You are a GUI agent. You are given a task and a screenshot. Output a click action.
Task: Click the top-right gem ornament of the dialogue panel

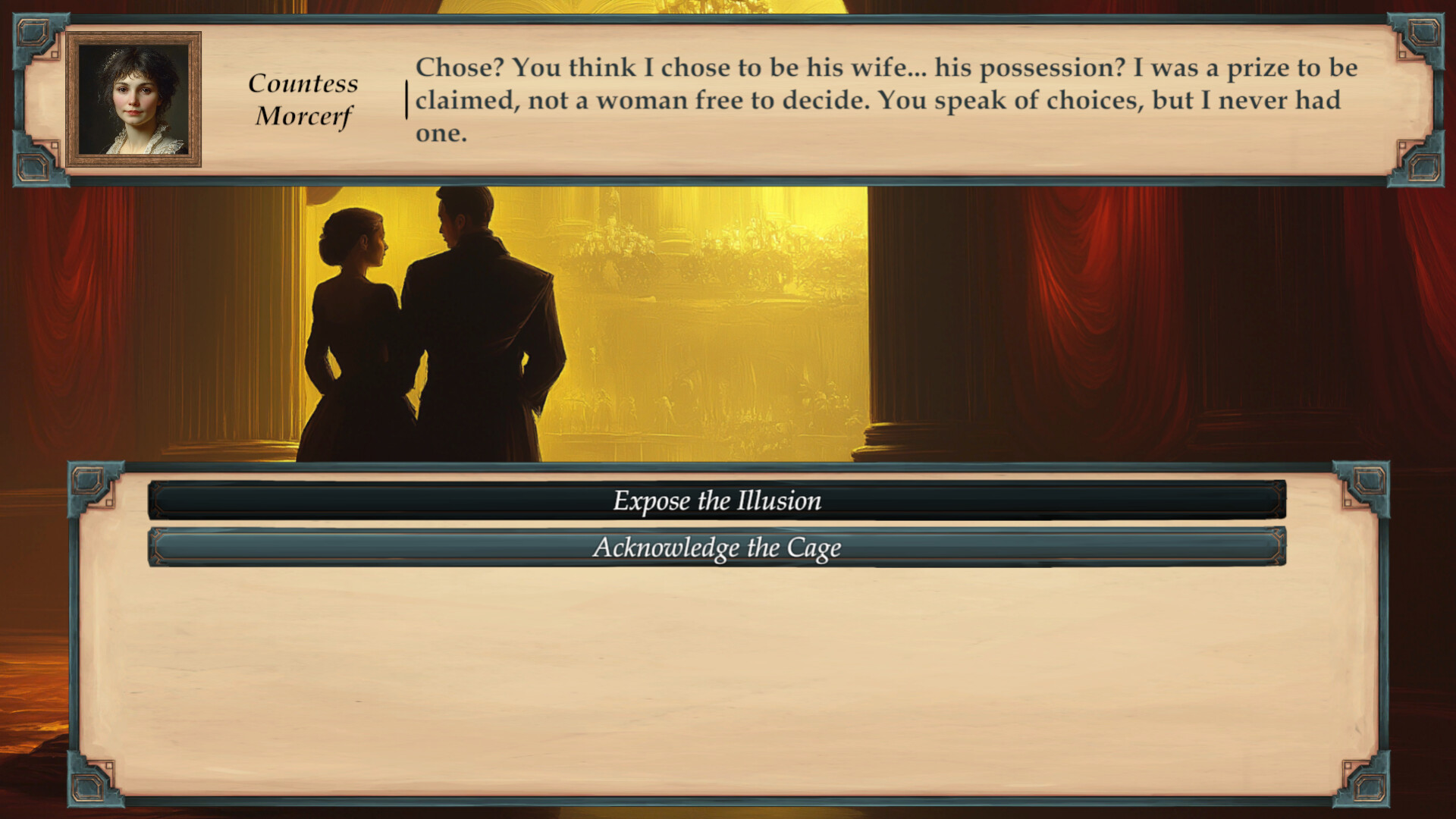click(x=1424, y=33)
